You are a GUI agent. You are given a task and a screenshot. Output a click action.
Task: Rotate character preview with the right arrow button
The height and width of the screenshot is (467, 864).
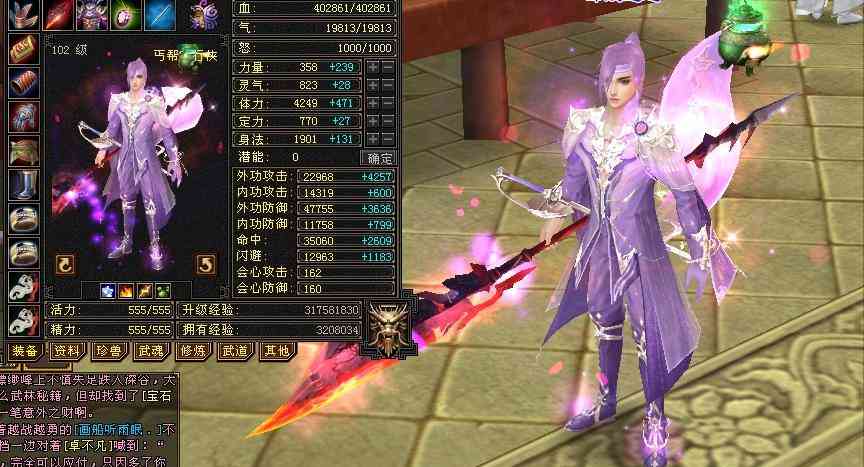point(205,264)
